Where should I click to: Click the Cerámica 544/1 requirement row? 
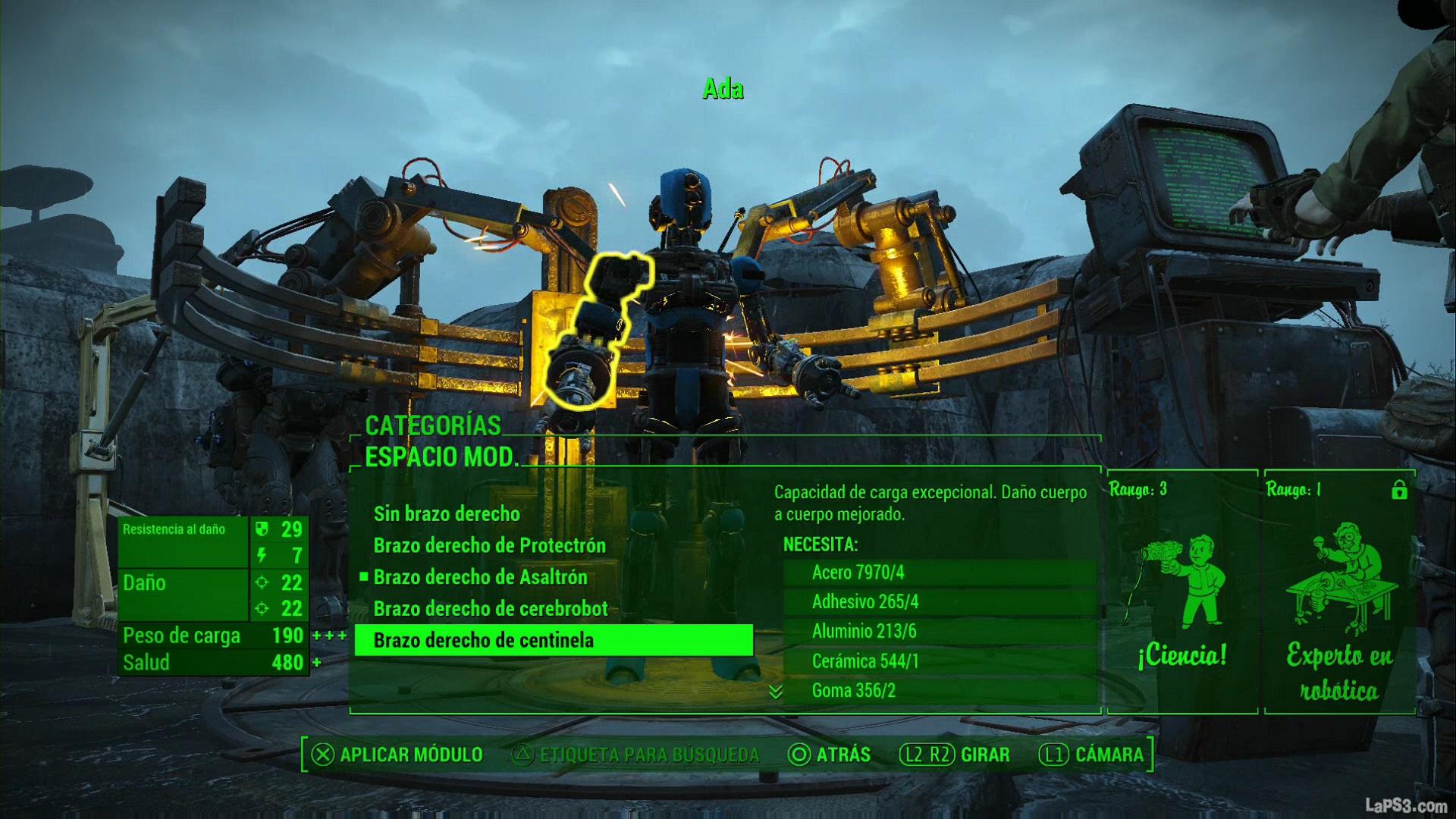pos(939,661)
